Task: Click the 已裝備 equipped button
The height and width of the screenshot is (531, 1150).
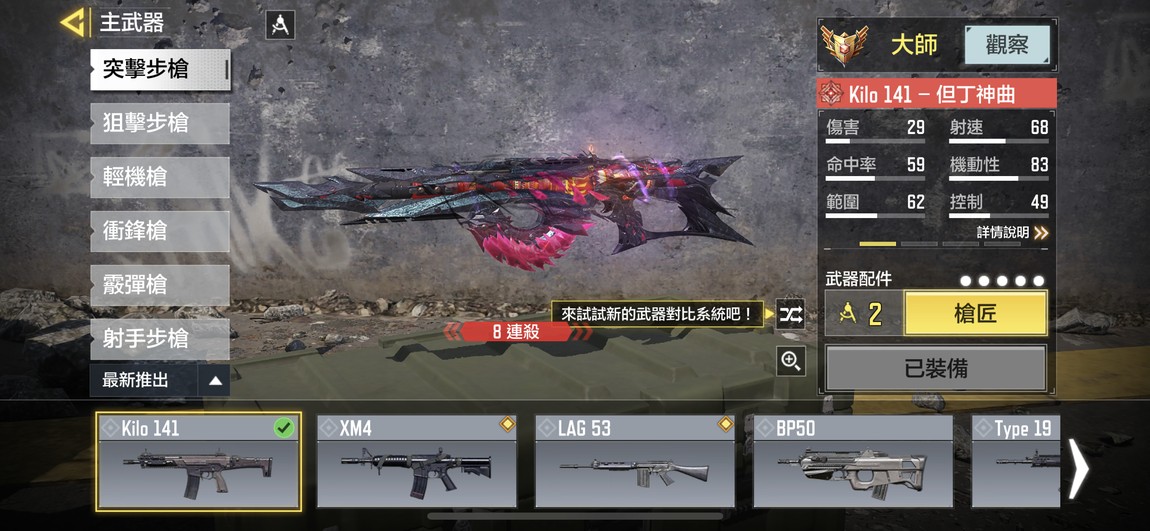Action: (x=935, y=368)
